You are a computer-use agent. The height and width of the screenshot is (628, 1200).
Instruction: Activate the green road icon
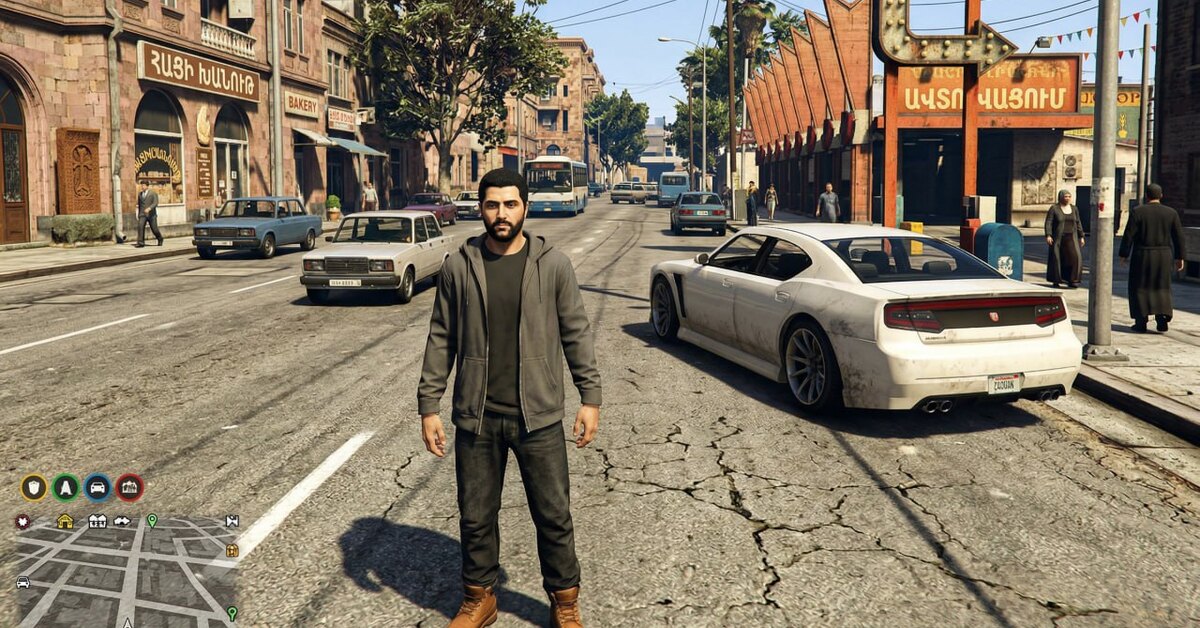pyautogui.click(x=66, y=488)
